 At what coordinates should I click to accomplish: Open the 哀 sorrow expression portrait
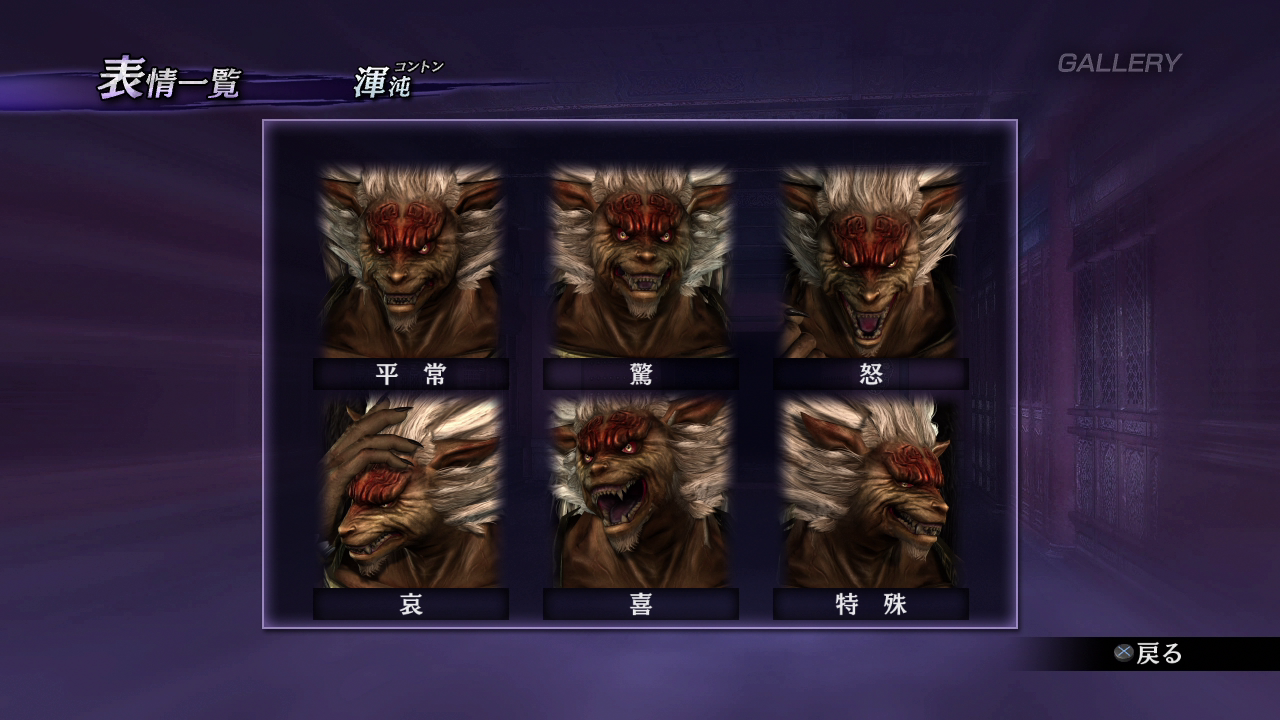pos(411,492)
